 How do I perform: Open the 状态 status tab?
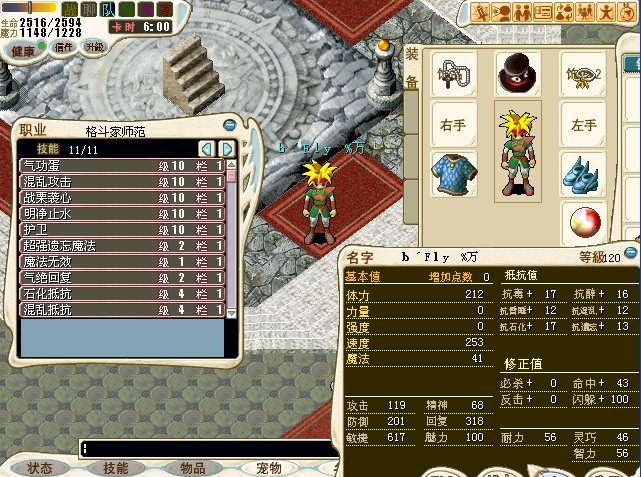(40, 467)
